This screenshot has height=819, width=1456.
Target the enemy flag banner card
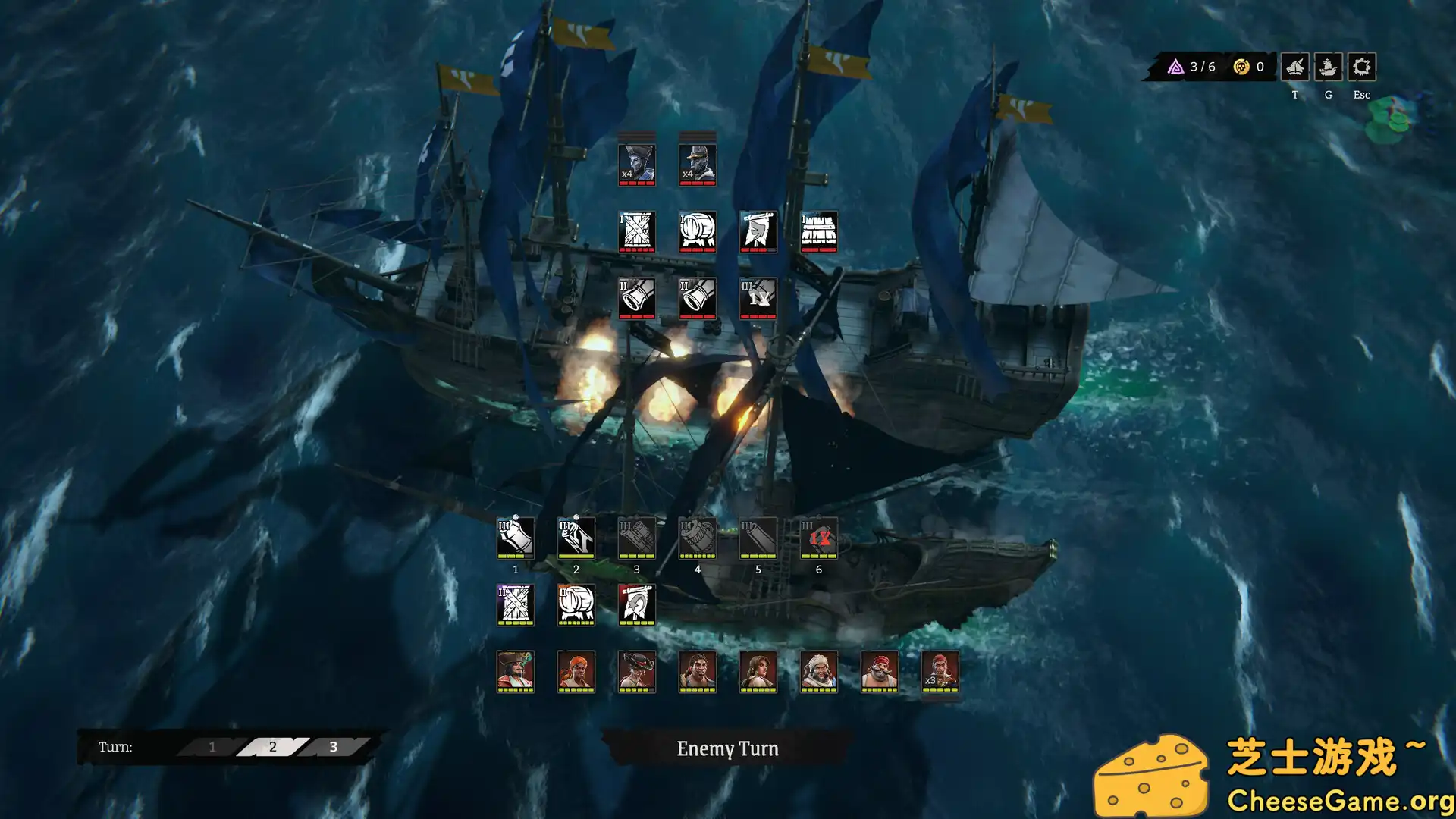pos(758,231)
